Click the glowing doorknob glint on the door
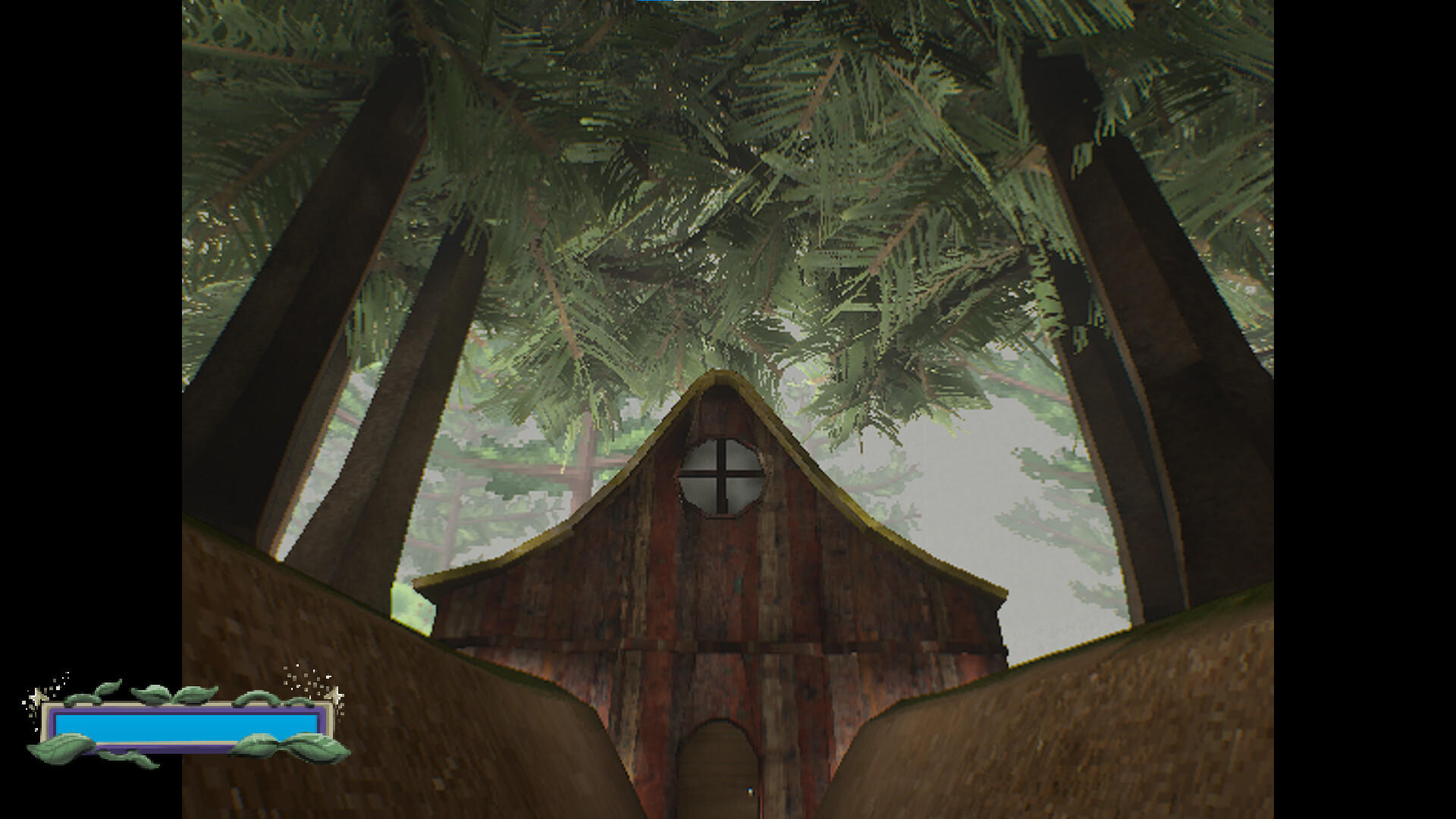Viewport: 1456px width, 819px height. tap(749, 791)
